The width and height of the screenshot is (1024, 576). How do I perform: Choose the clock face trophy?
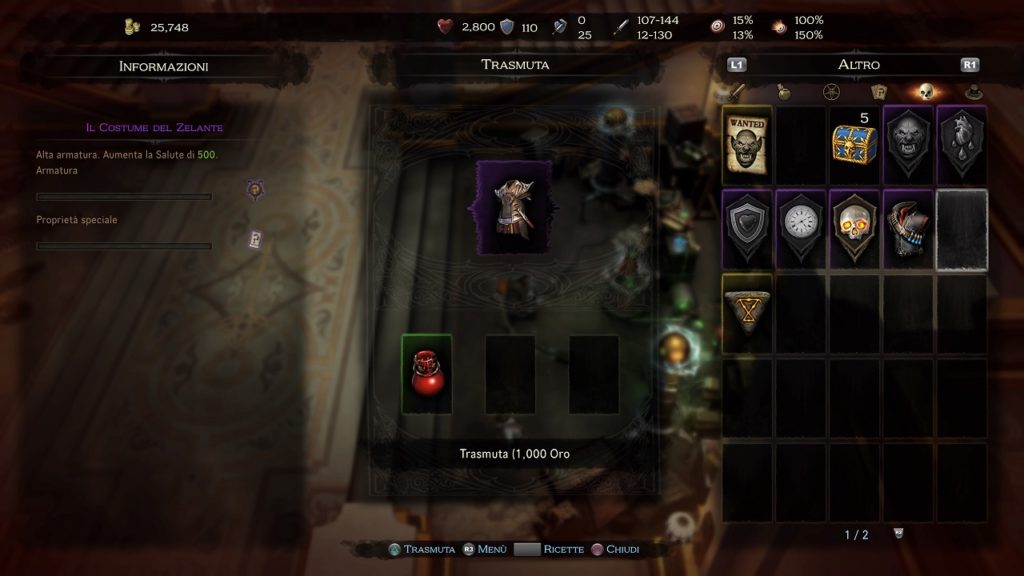800,228
